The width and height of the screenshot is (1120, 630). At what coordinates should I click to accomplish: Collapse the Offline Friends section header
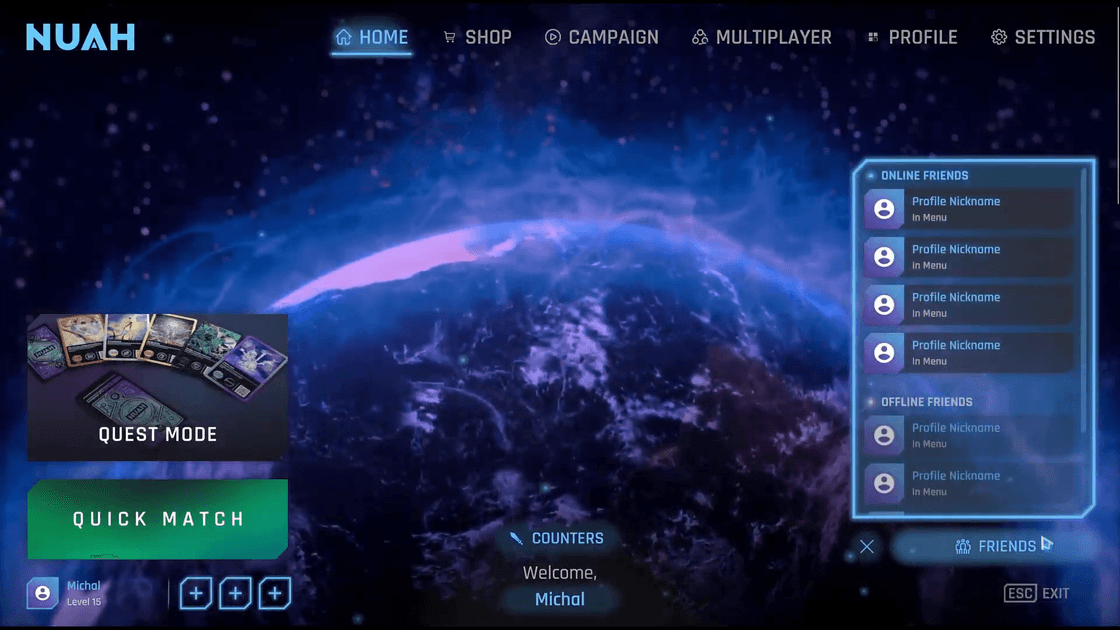click(926, 402)
